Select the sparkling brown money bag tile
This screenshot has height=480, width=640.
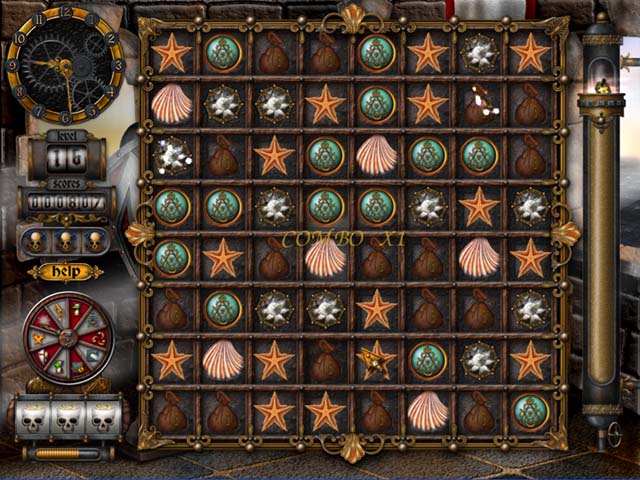(x=479, y=104)
